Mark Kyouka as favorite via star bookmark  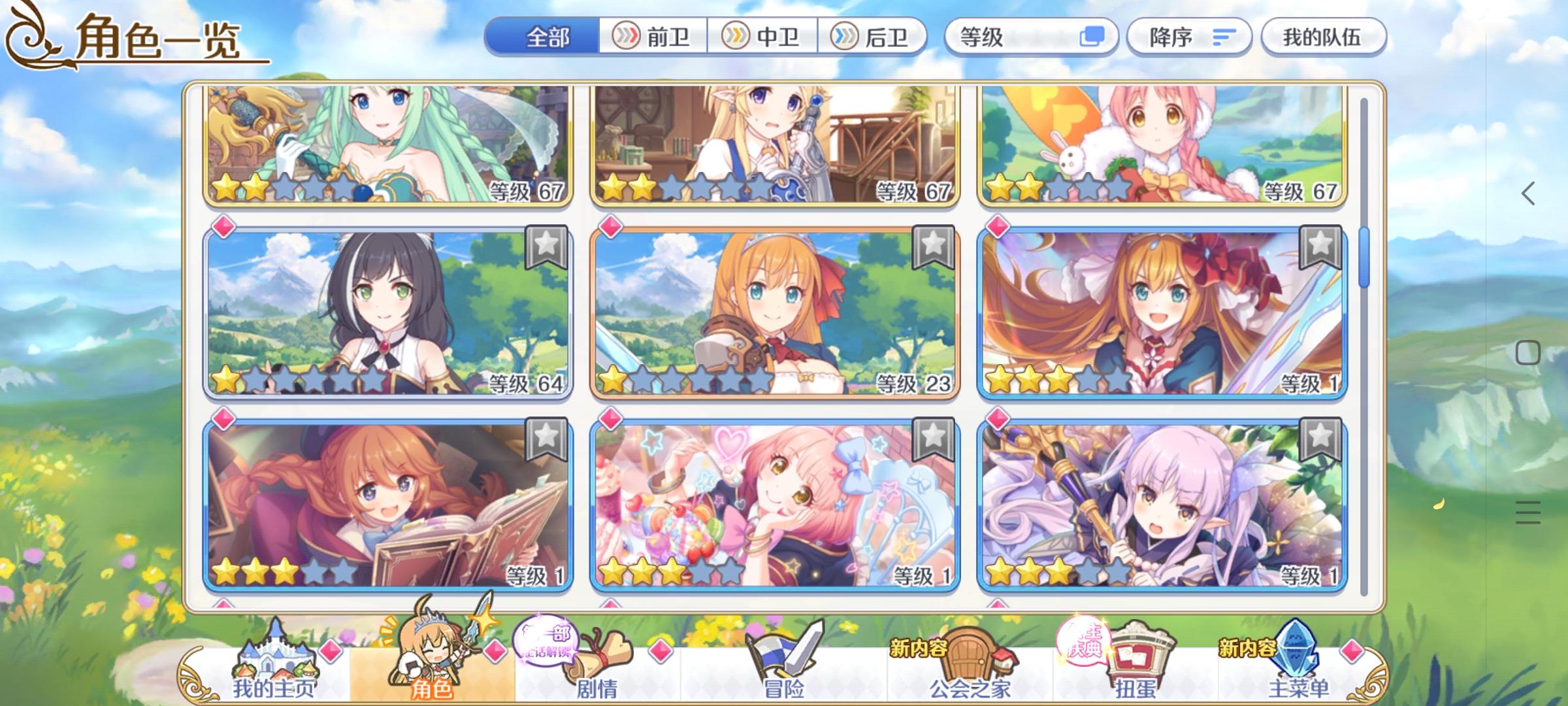1320,439
